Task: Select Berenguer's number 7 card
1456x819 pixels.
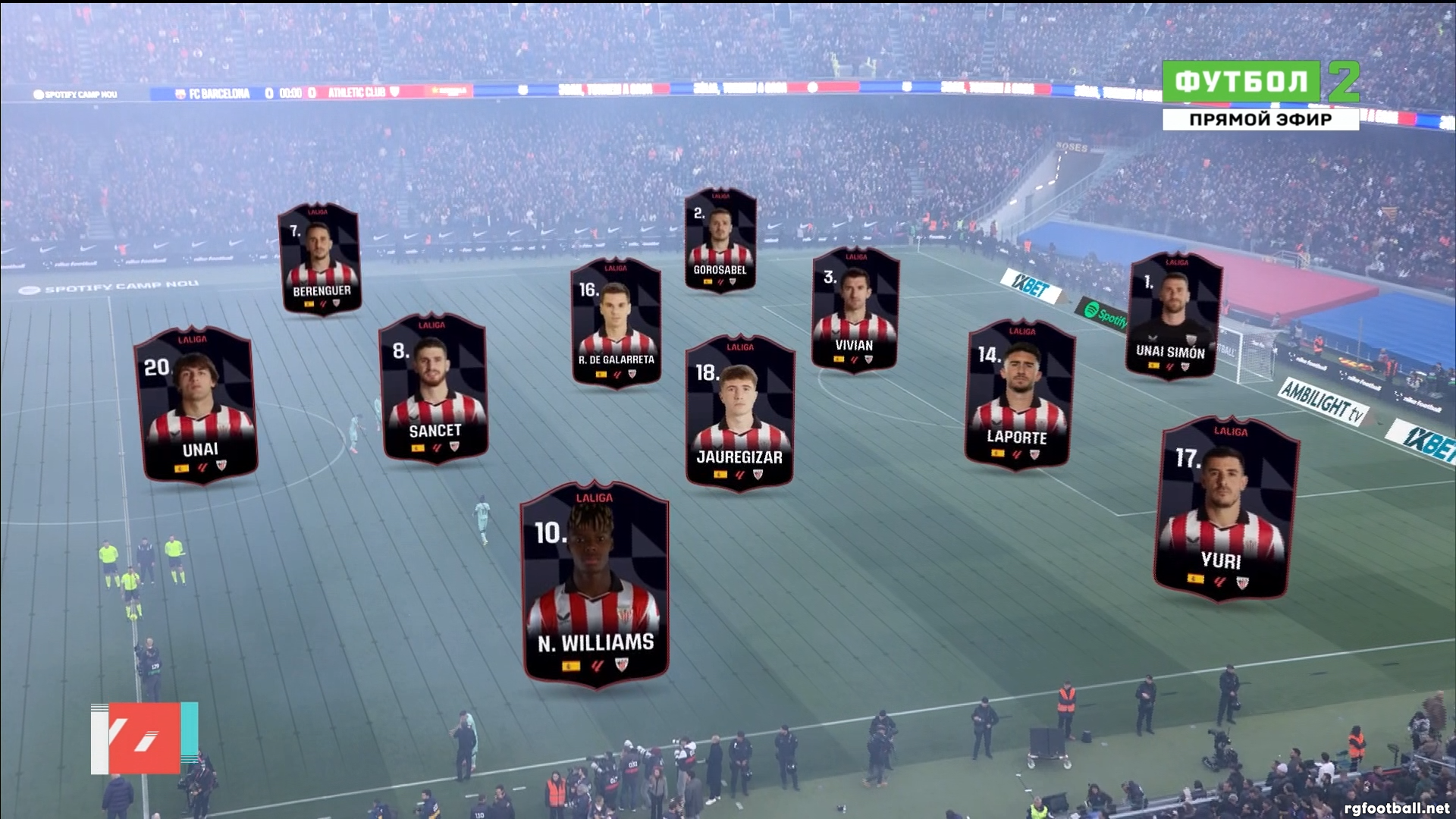Action: click(x=320, y=259)
